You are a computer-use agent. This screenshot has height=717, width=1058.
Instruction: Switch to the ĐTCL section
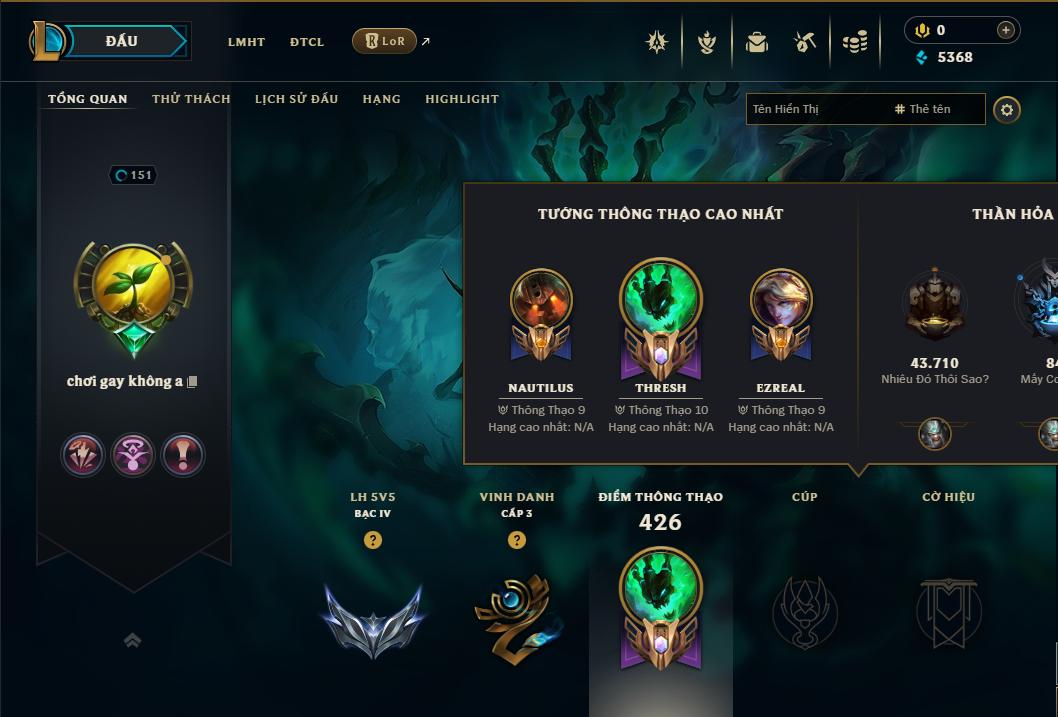[x=307, y=42]
